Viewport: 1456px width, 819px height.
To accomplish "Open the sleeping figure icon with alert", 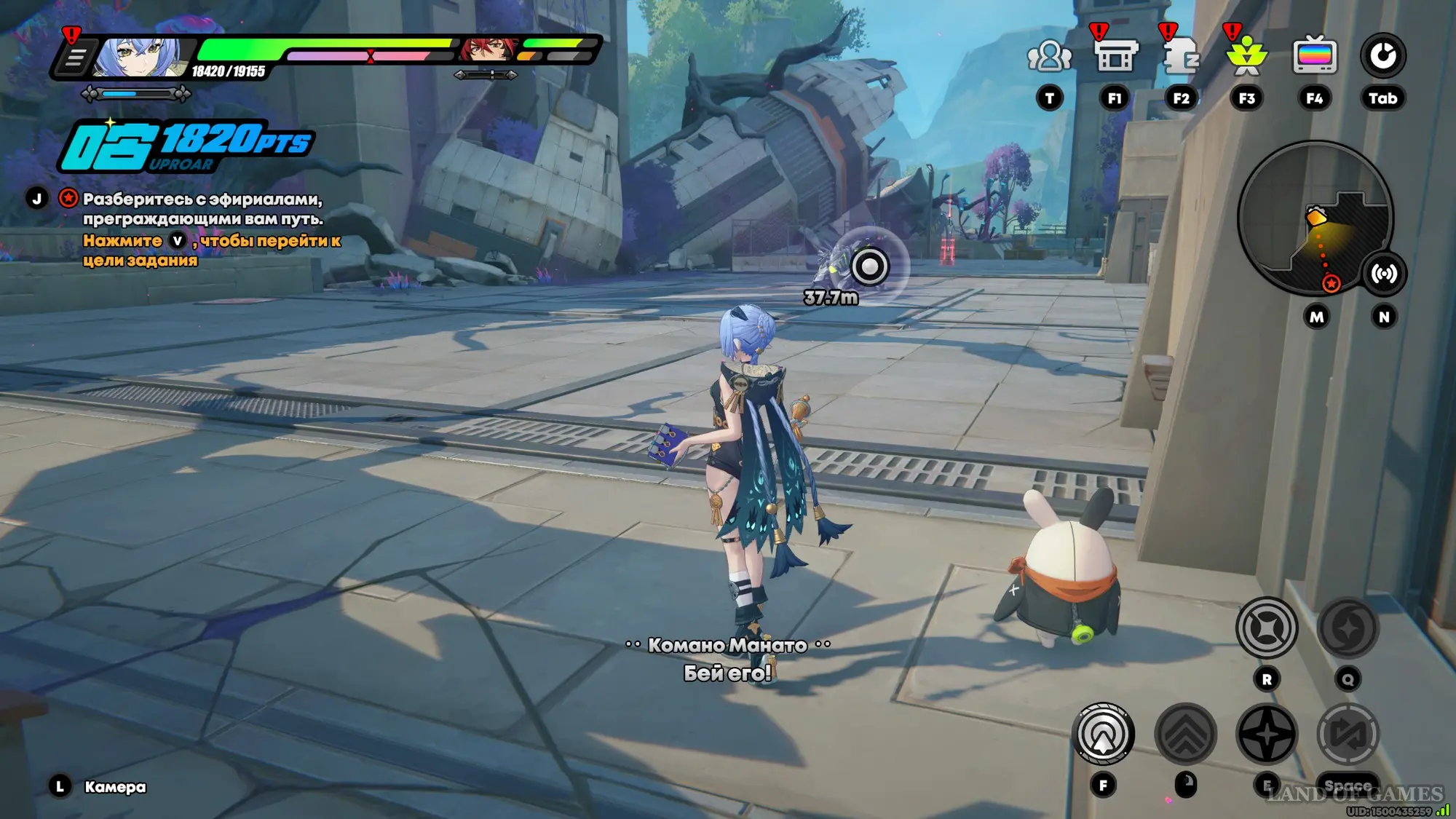I will (x=1181, y=56).
